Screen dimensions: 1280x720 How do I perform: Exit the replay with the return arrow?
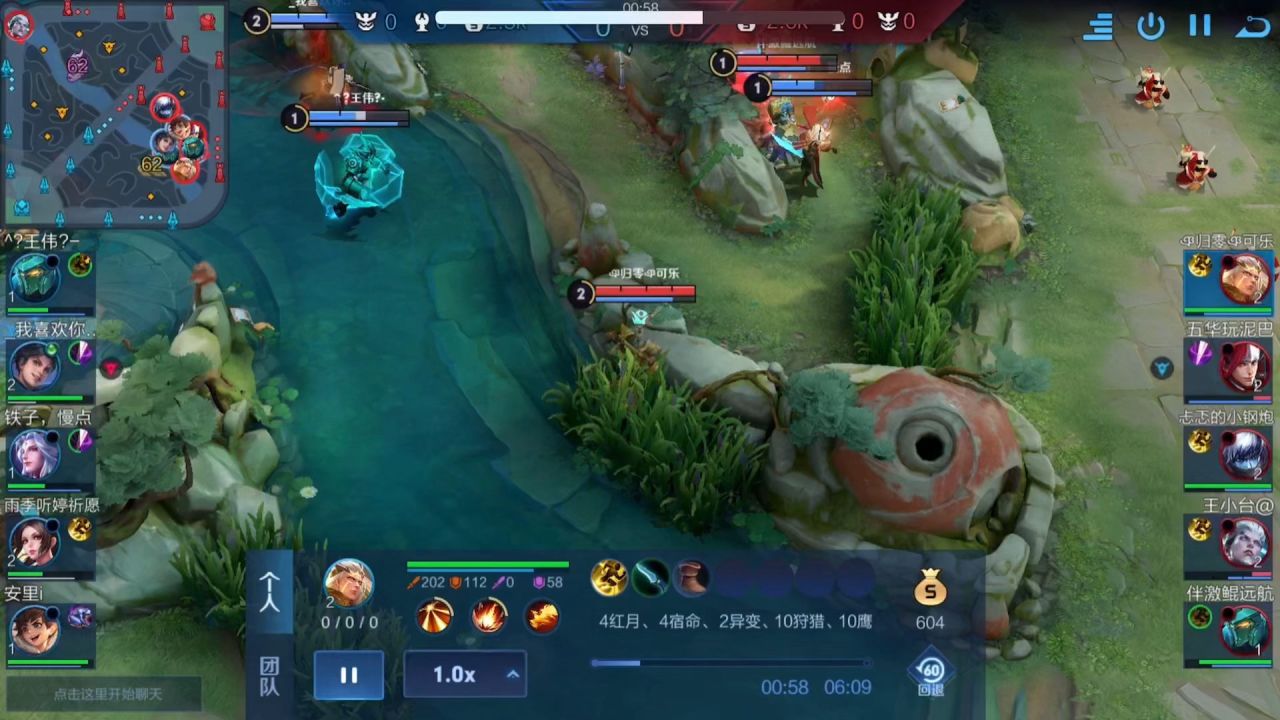pyautogui.click(x=1252, y=26)
